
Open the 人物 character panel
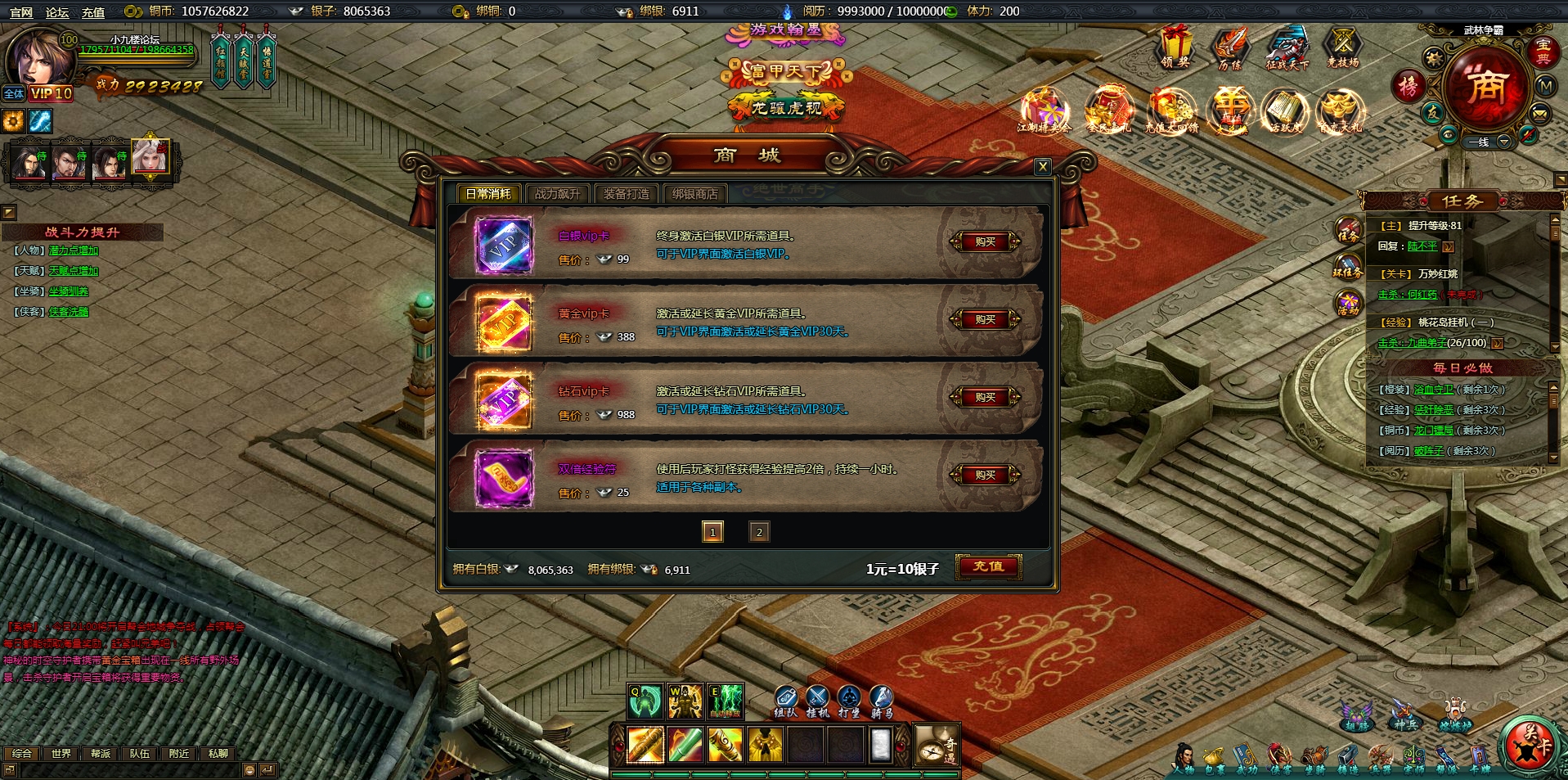(1183, 759)
